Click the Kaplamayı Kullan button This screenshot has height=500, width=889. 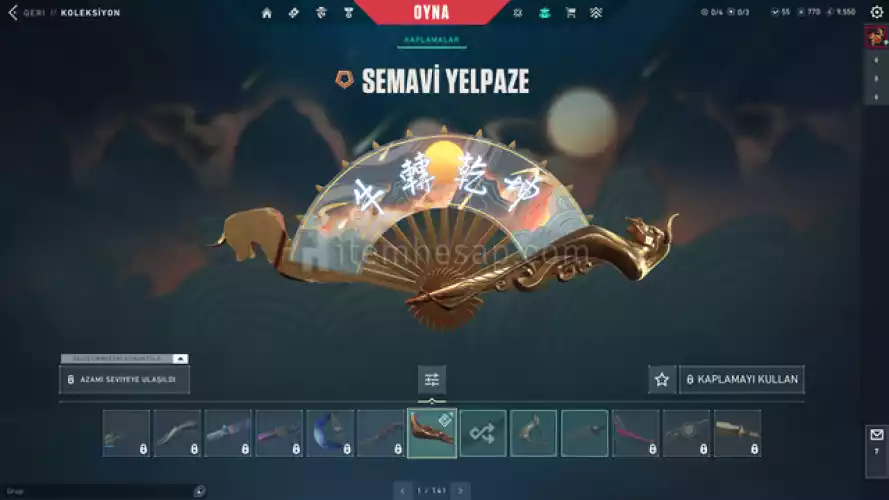(741, 380)
